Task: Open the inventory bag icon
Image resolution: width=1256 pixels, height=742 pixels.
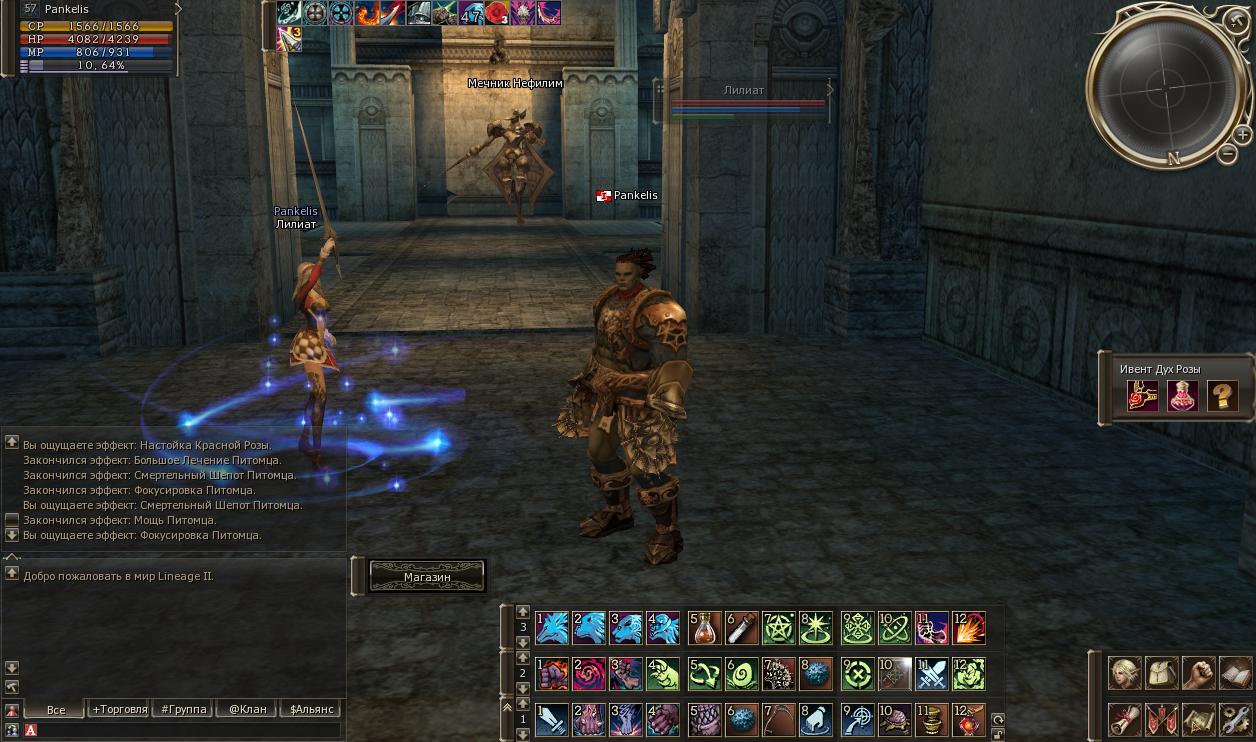Action: (x=1162, y=673)
